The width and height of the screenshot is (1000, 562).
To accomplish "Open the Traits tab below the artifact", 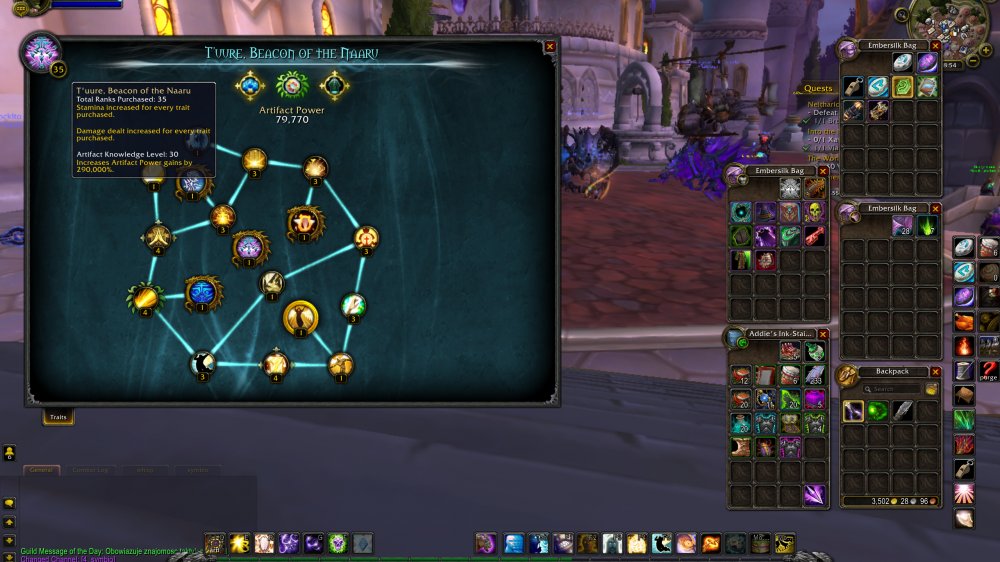I will [58, 418].
